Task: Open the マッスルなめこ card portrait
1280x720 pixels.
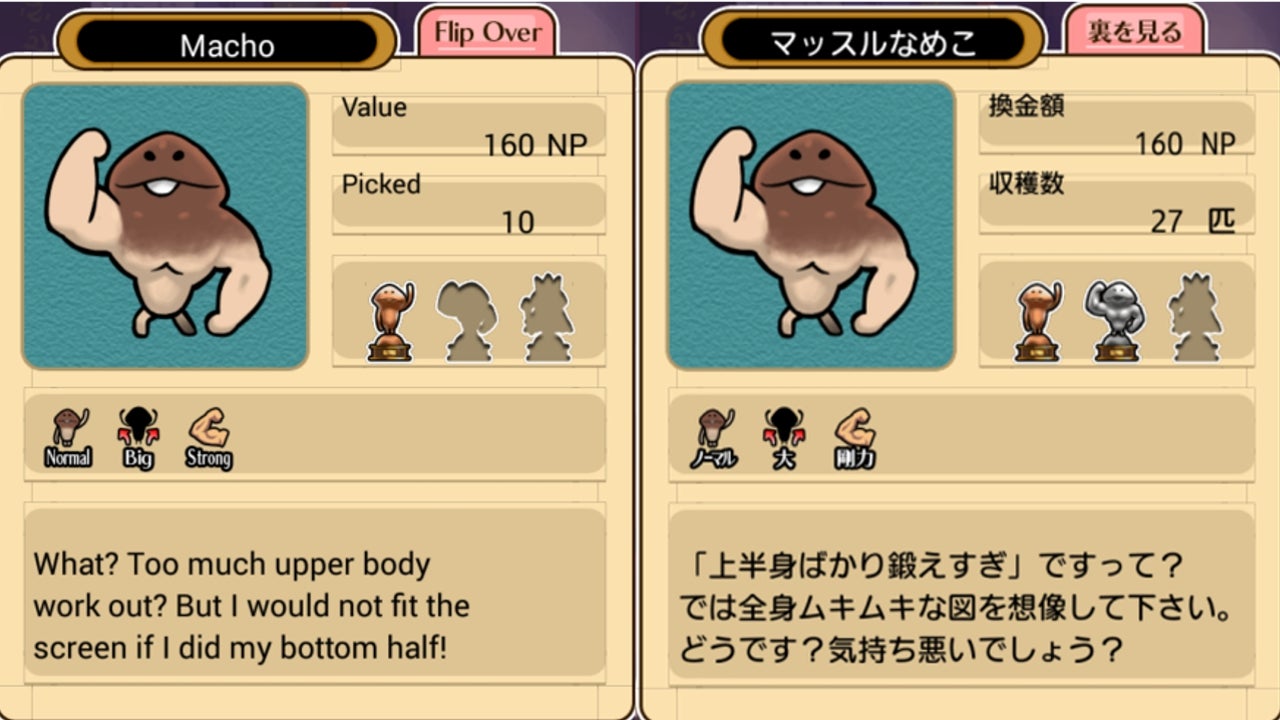Action: [811, 226]
